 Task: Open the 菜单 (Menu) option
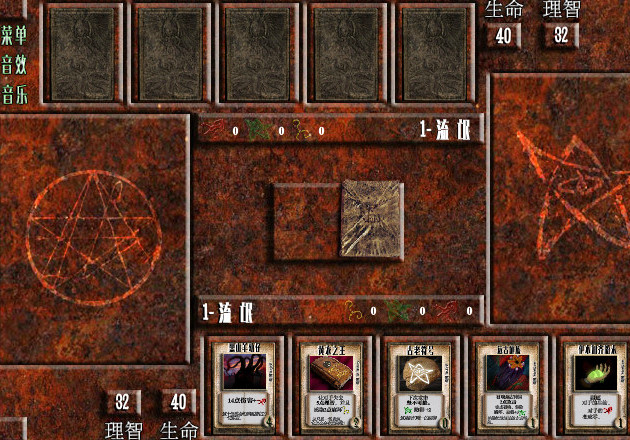coord(14,36)
